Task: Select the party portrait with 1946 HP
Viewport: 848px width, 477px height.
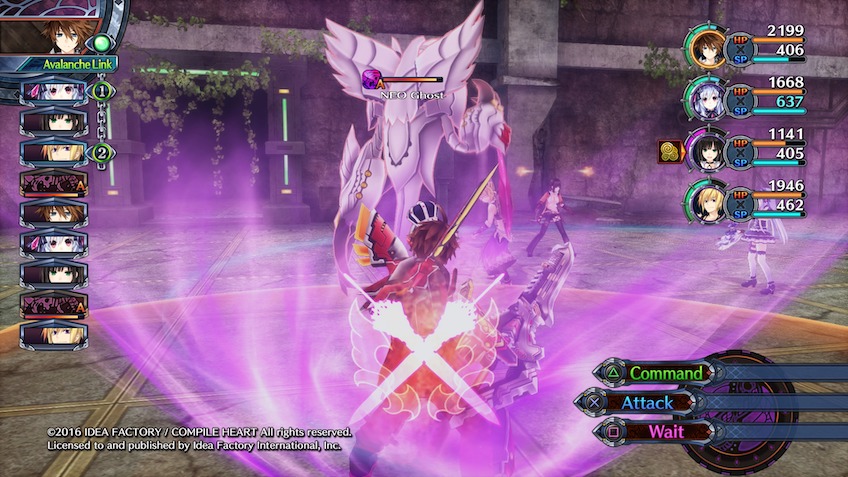Action: [x=709, y=203]
